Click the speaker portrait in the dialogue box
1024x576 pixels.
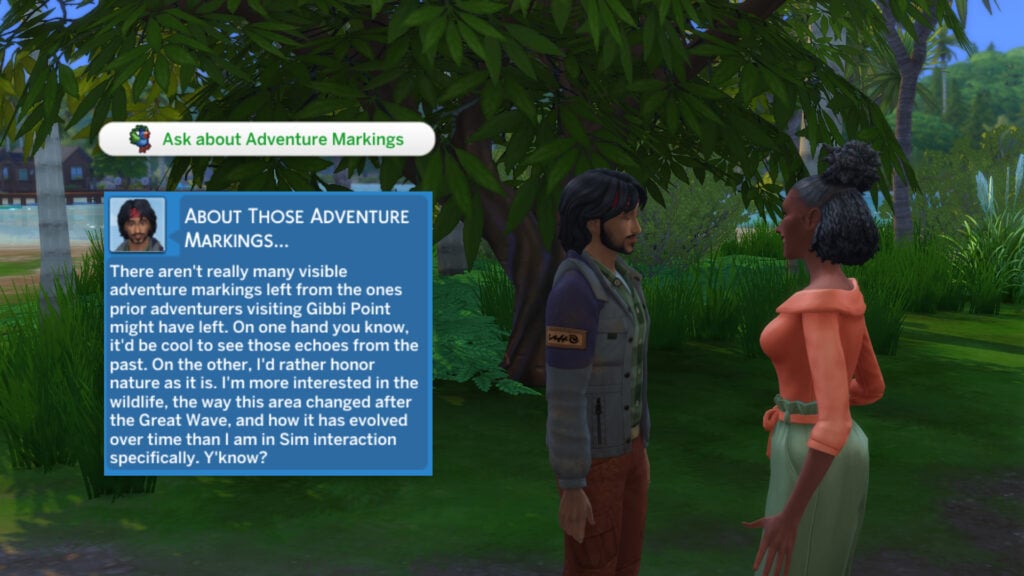click(139, 224)
